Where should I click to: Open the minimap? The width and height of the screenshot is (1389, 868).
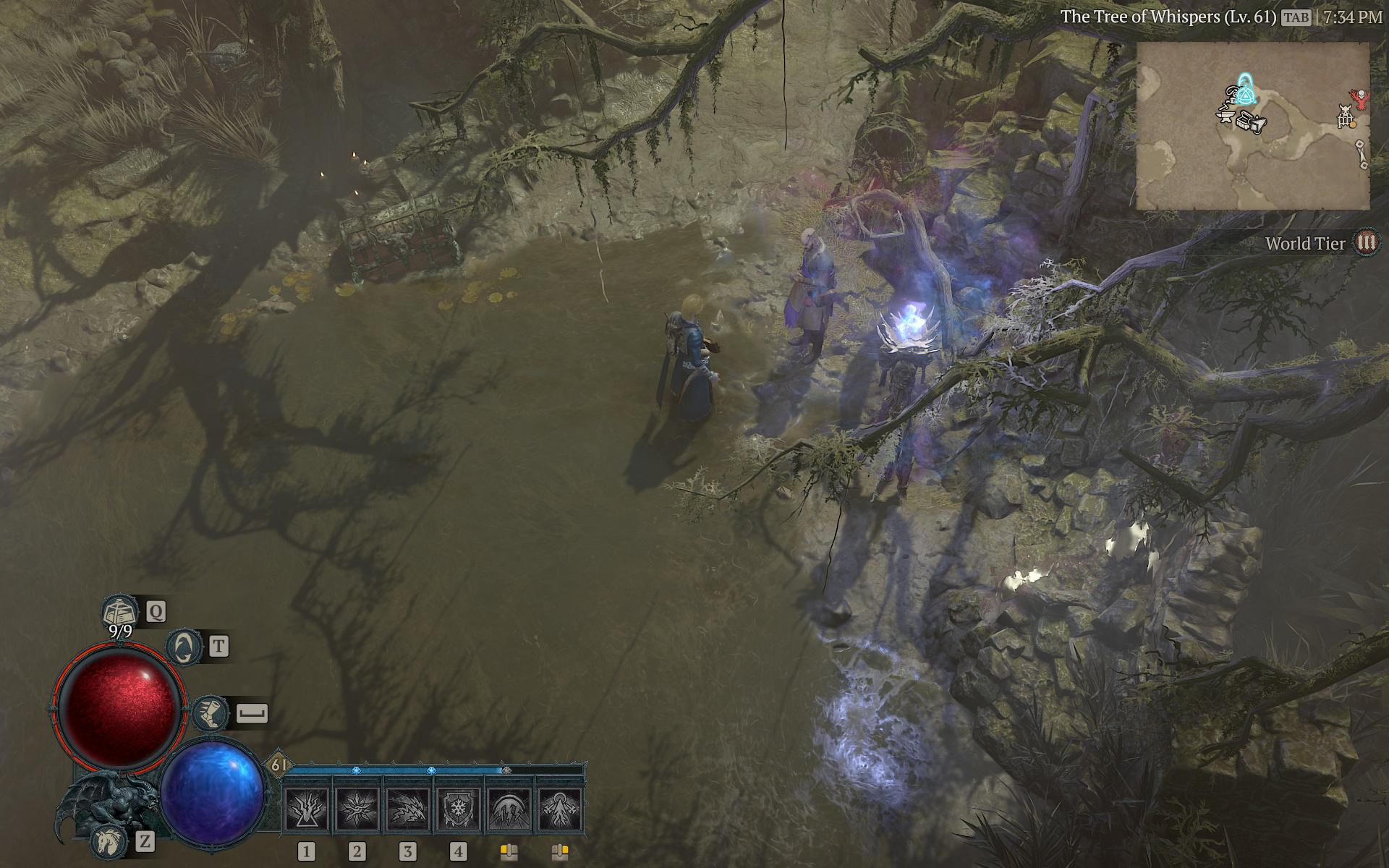click(1252, 127)
